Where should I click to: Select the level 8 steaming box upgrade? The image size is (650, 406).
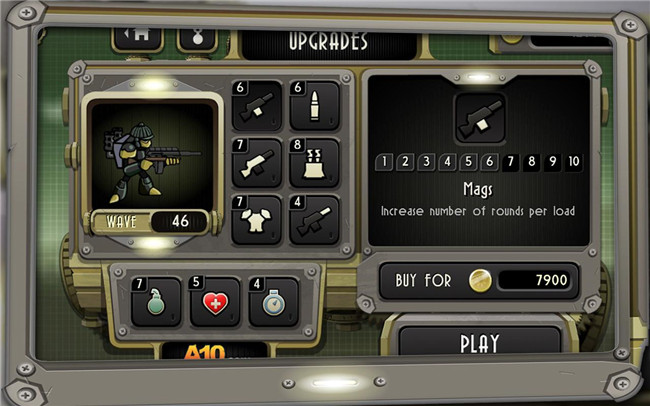coord(314,163)
